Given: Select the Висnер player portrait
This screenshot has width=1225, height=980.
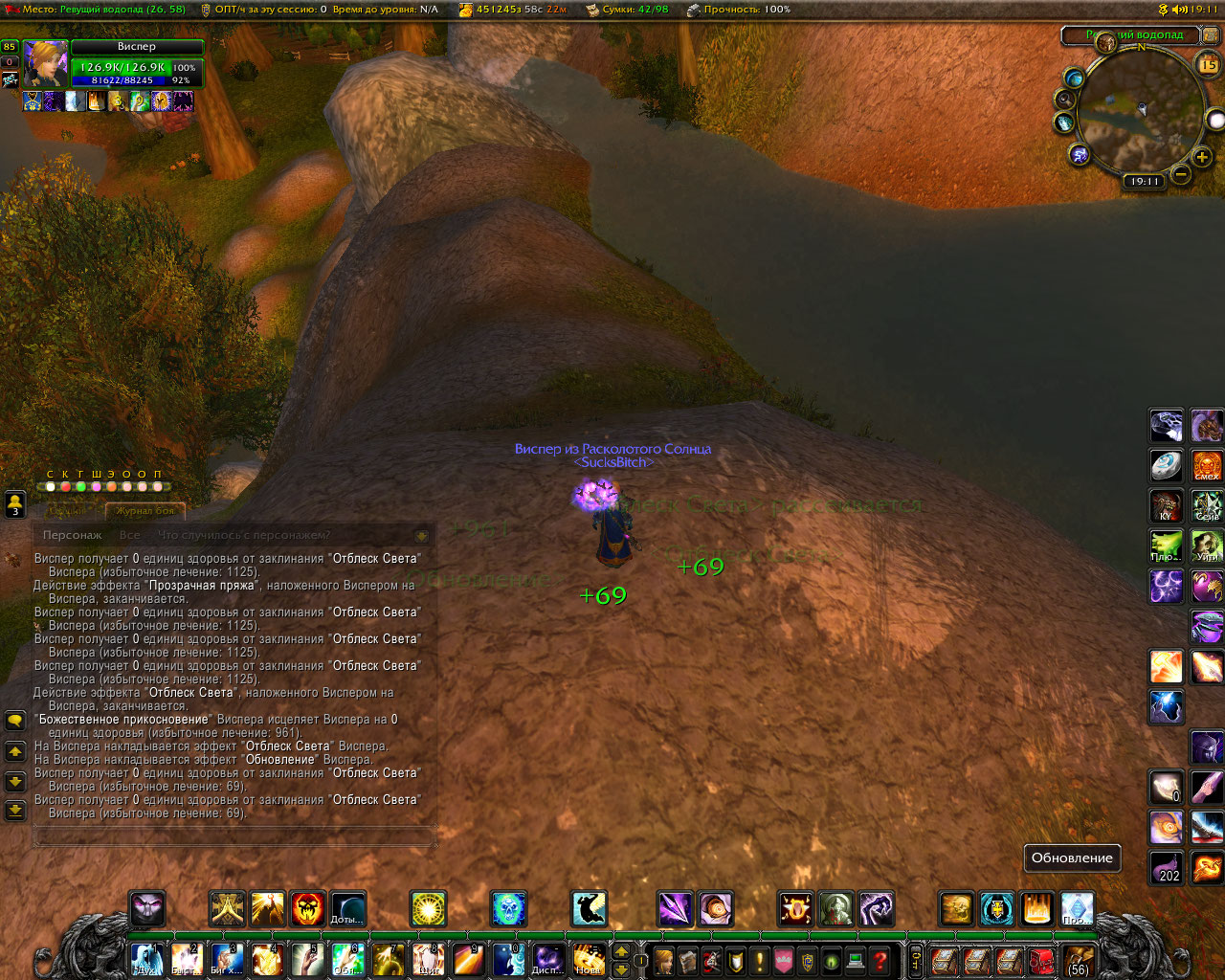Looking at the screenshot, I should coord(45,64).
